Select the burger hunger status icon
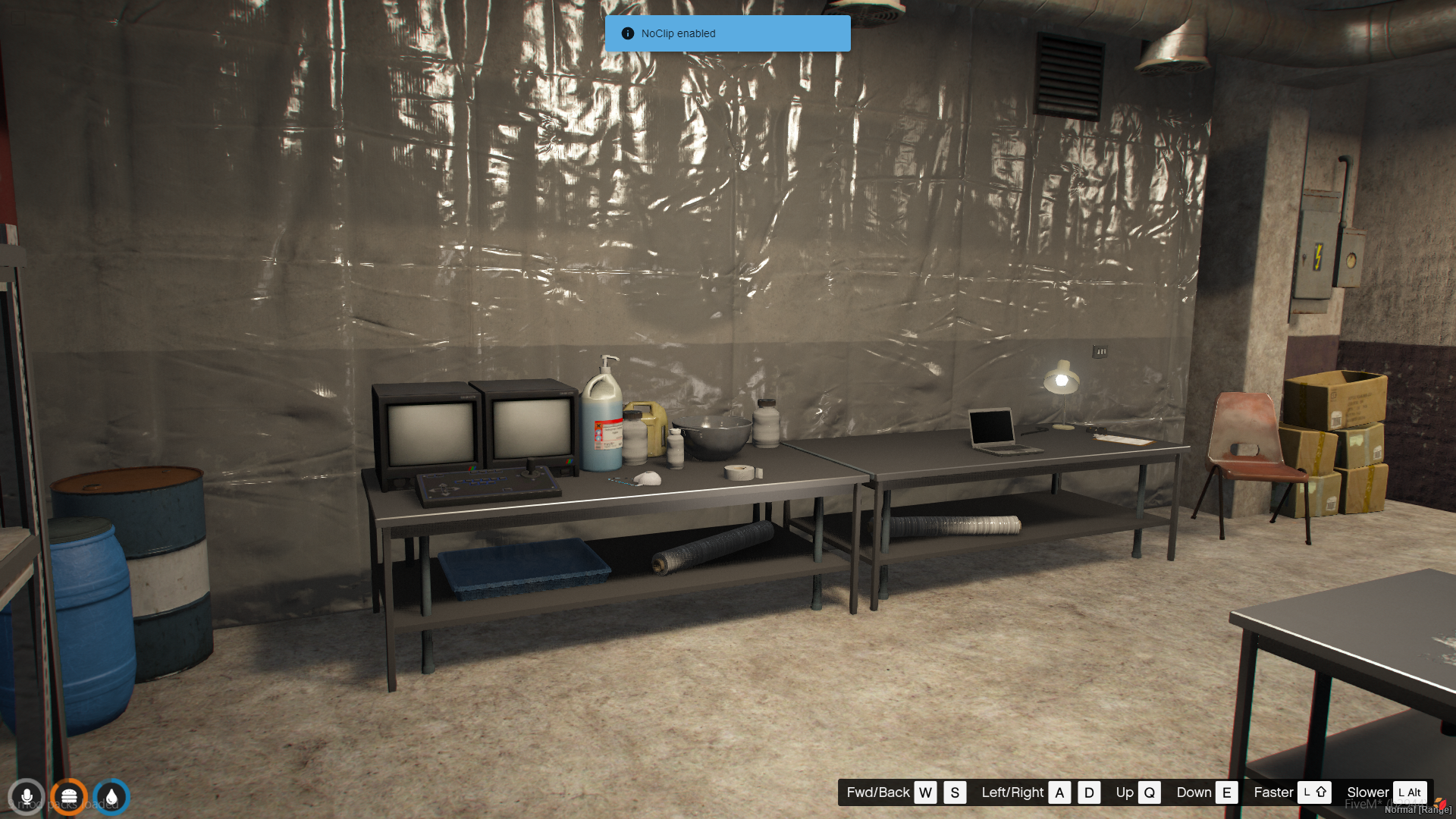 point(69,797)
